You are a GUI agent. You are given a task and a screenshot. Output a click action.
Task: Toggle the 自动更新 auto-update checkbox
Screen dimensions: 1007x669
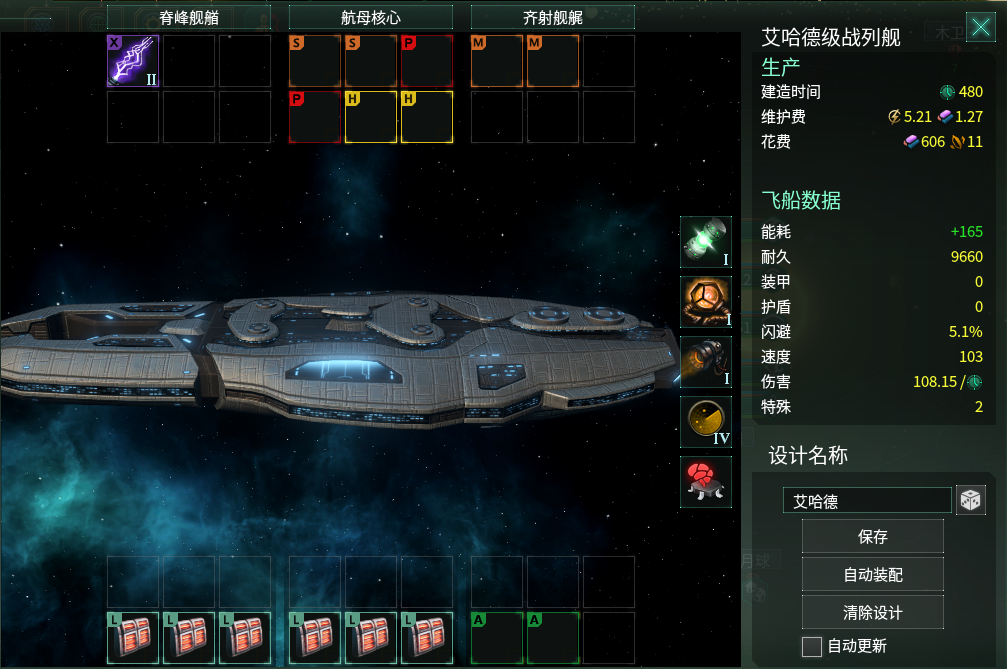tap(812, 646)
